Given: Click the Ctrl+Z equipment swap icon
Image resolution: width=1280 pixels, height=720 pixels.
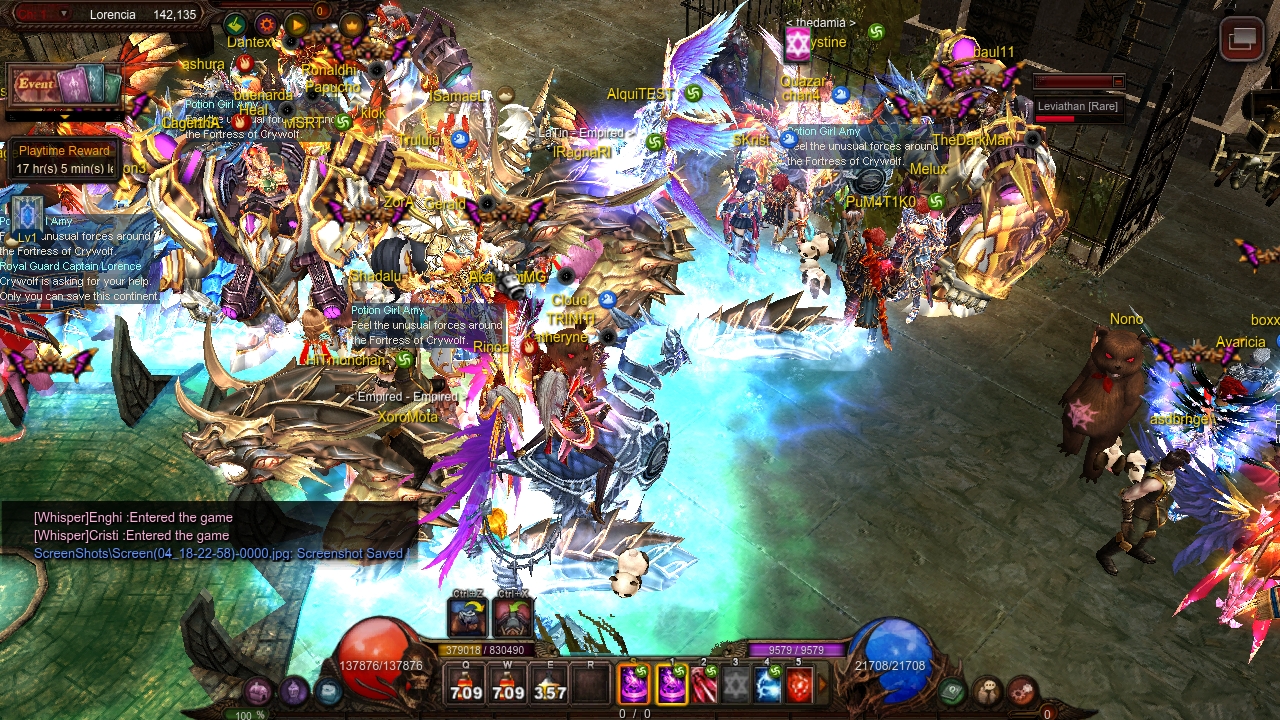Looking at the screenshot, I should click(x=467, y=617).
